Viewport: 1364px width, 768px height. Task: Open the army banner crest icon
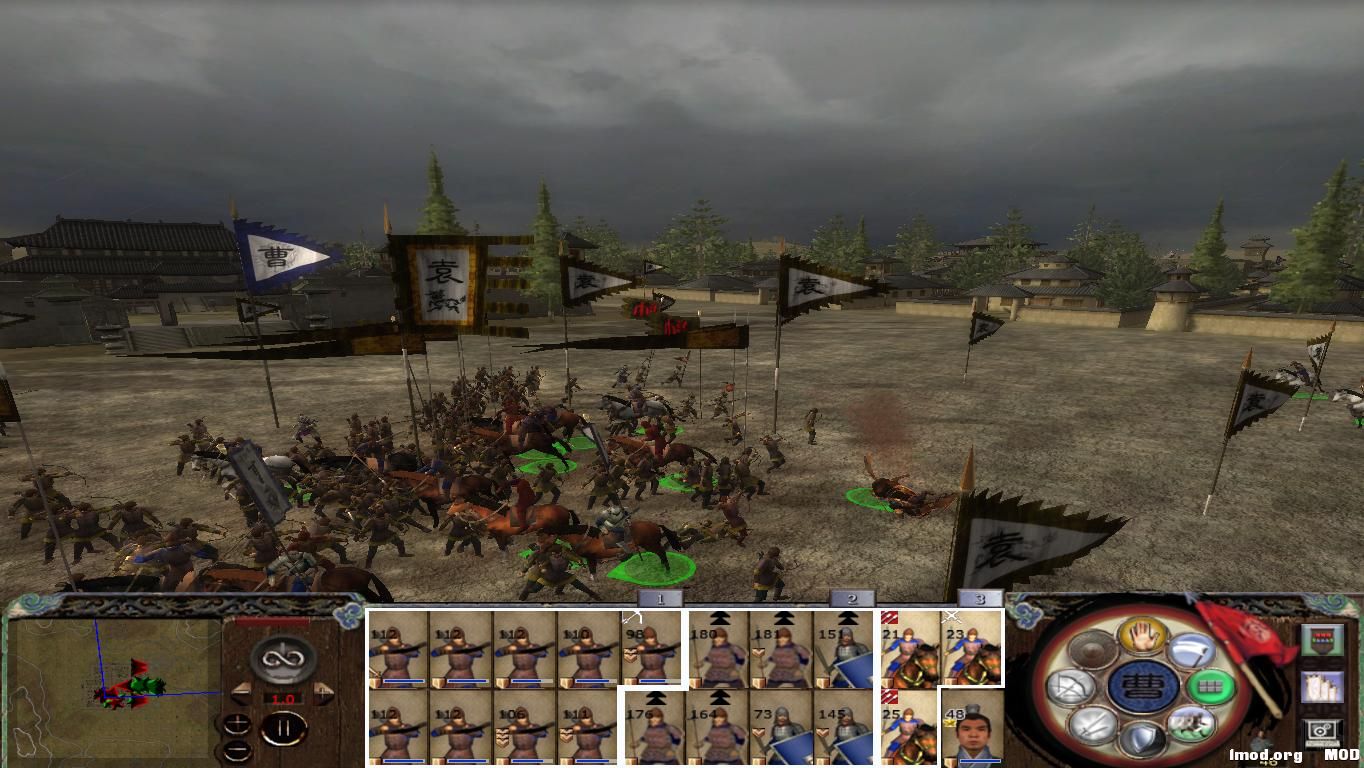pyautogui.click(x=1323, y=639)
